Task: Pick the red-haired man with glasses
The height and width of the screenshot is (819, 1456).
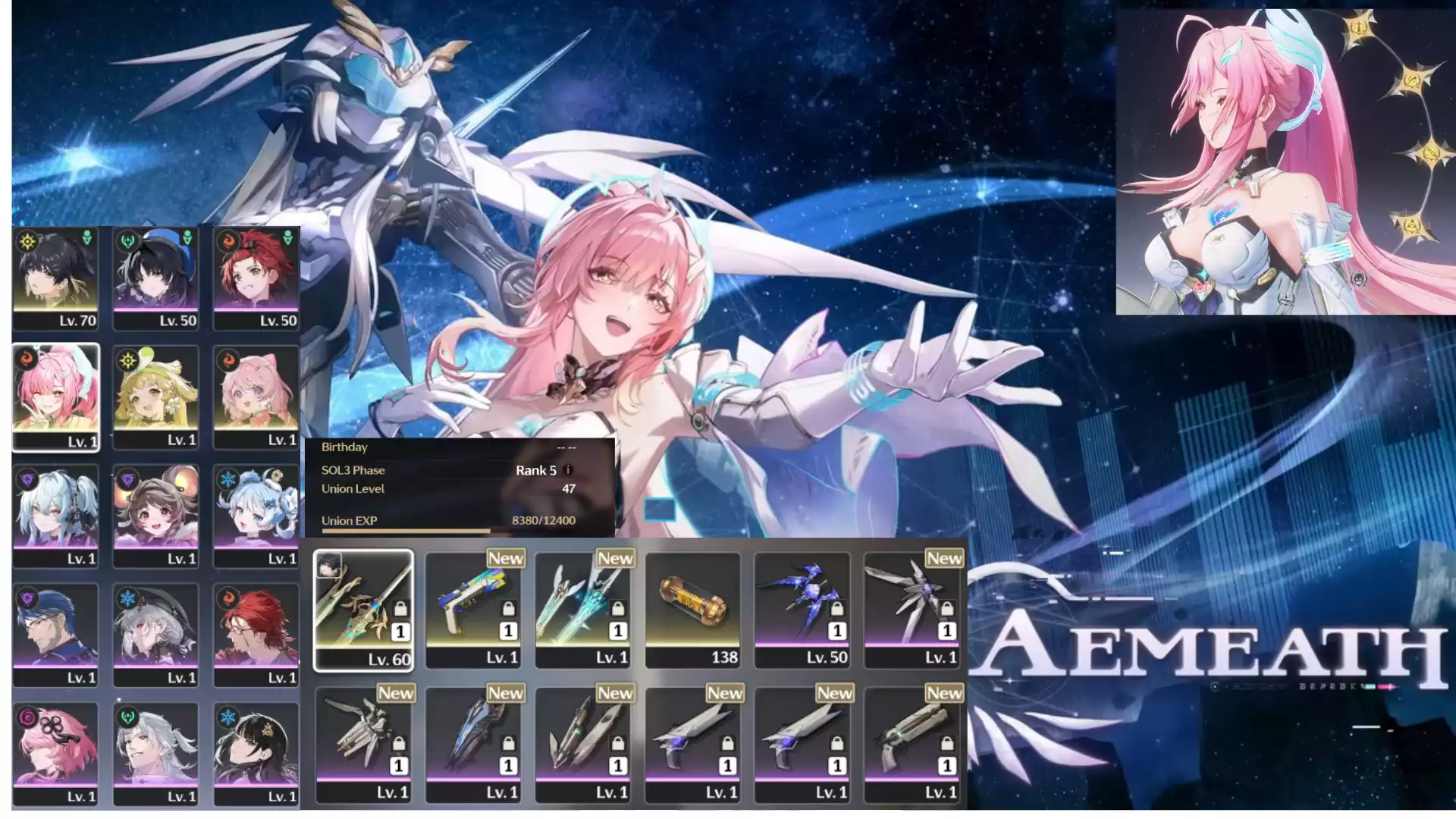Action: click(256, 635)
